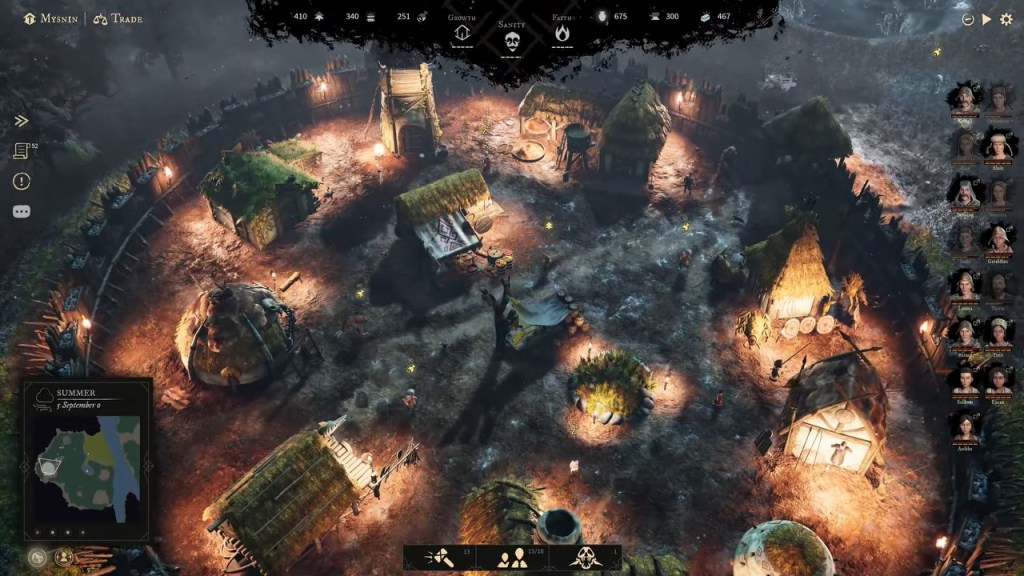Select villager Geraldine portrait
The width and height of the screenshot is (1024, 576).
[x=998, y=239]
